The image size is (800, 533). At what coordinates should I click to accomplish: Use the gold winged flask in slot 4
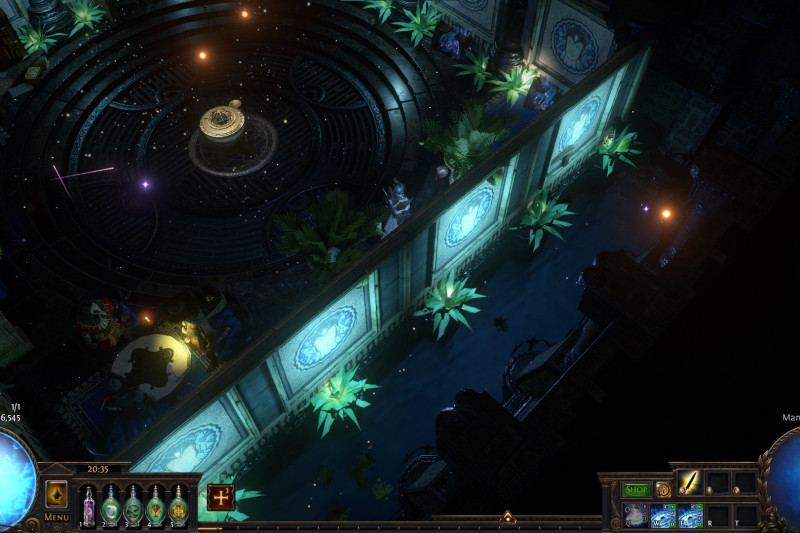pos(156,503)
